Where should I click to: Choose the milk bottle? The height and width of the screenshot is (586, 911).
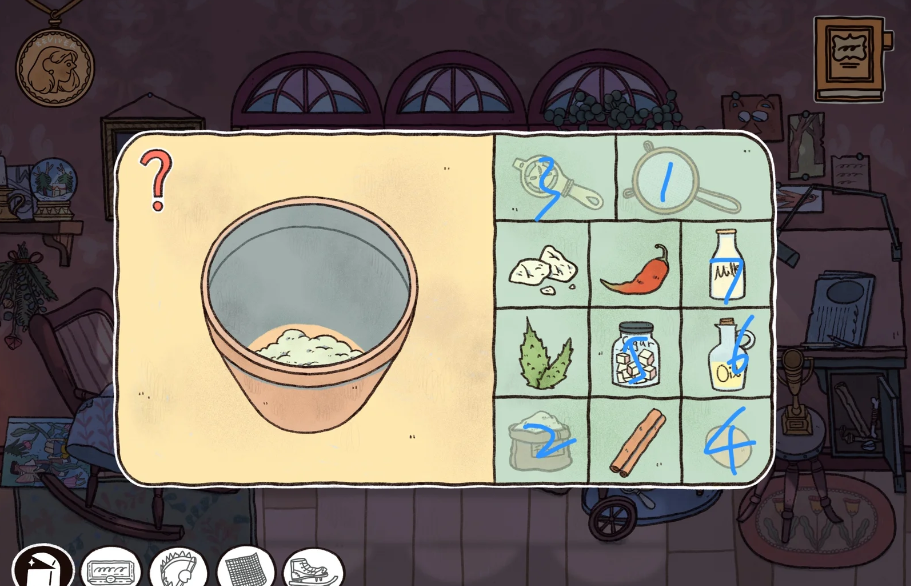point(725,266)
